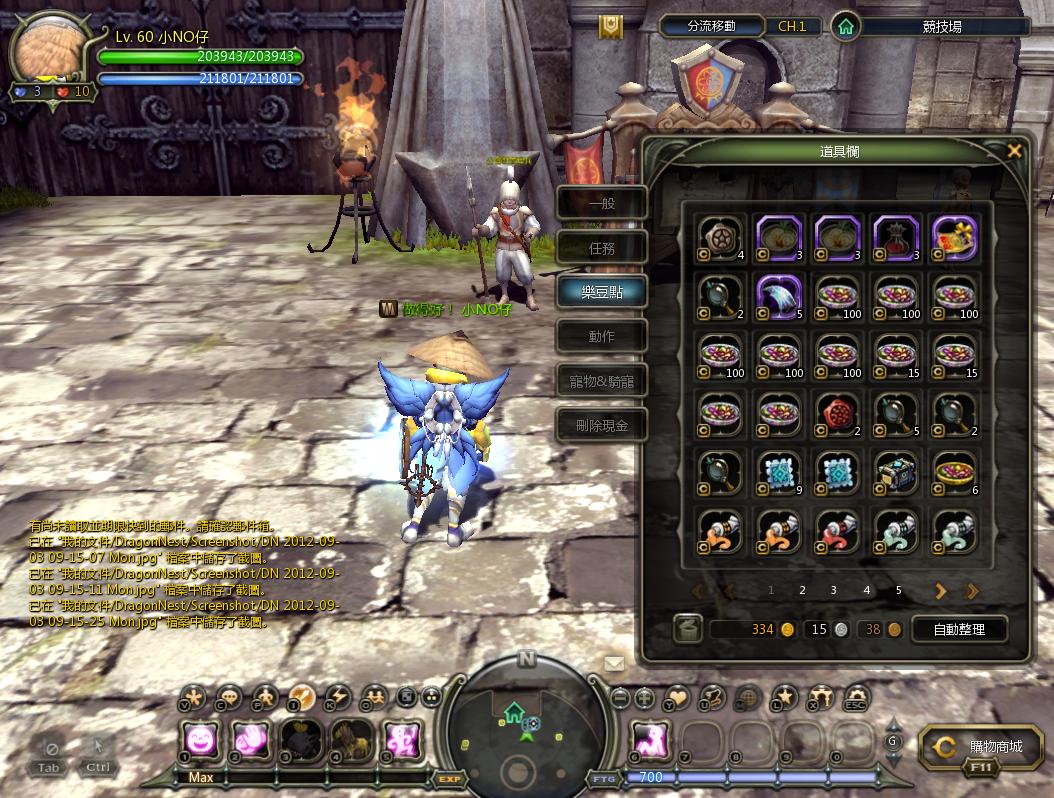Select the gold crown treasure item
The height and width of the screenshot is (798, 1054).
(953, 238)
